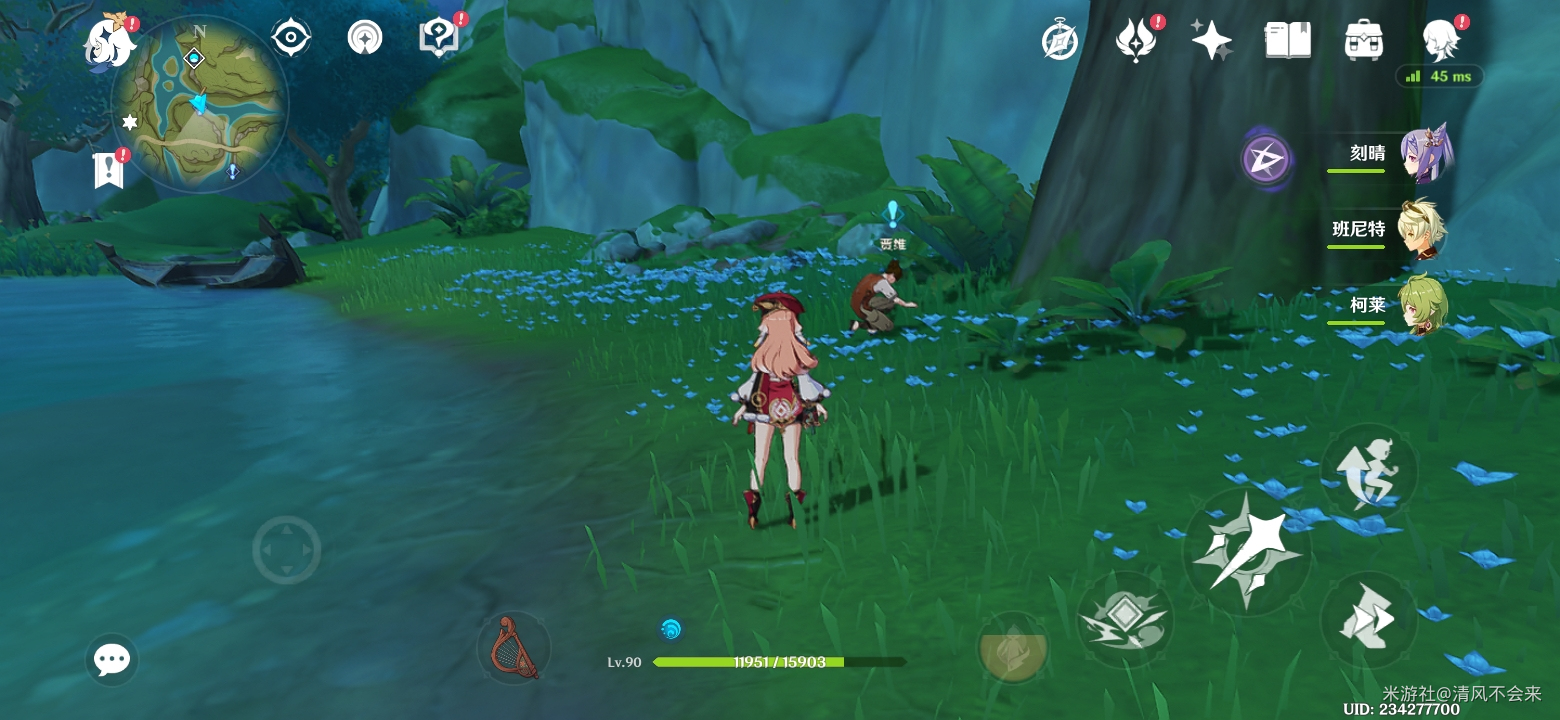The height and width of the screenshot is (720, 1560).
Task: Open the four-pointed star wish menu
Action: point(1211,41)
